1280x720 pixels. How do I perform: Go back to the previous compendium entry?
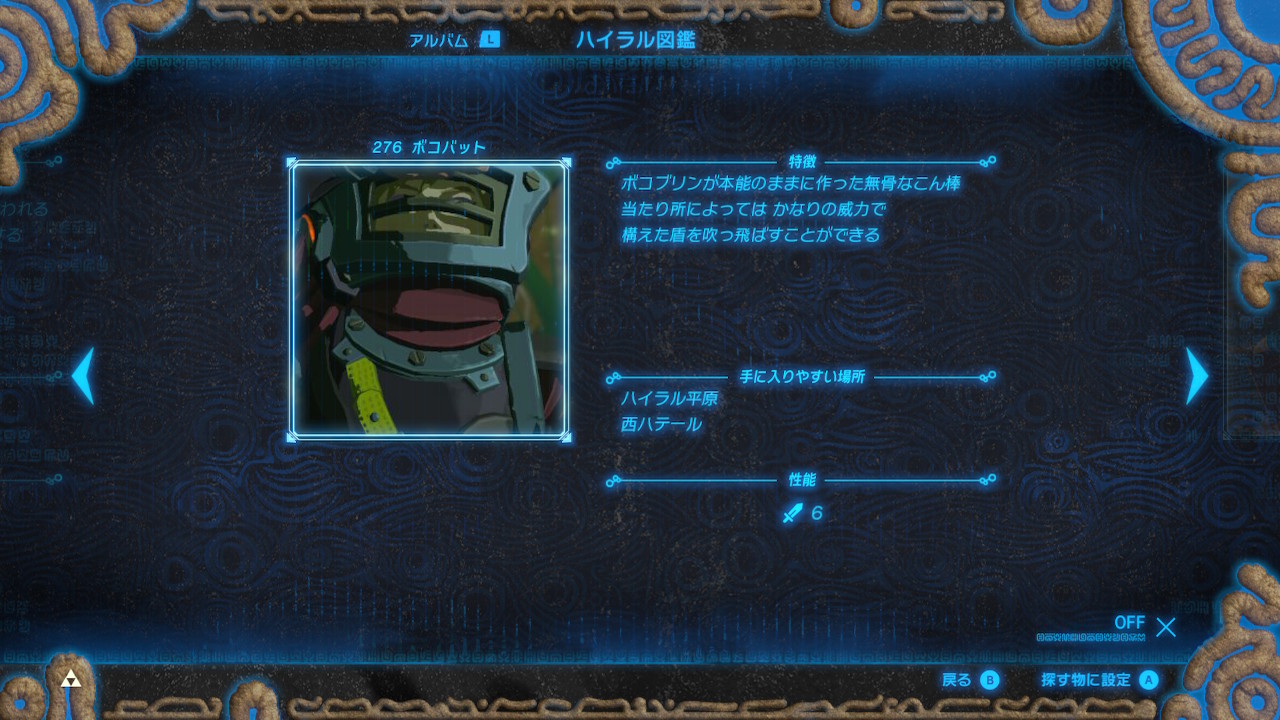tap(83, 375)
